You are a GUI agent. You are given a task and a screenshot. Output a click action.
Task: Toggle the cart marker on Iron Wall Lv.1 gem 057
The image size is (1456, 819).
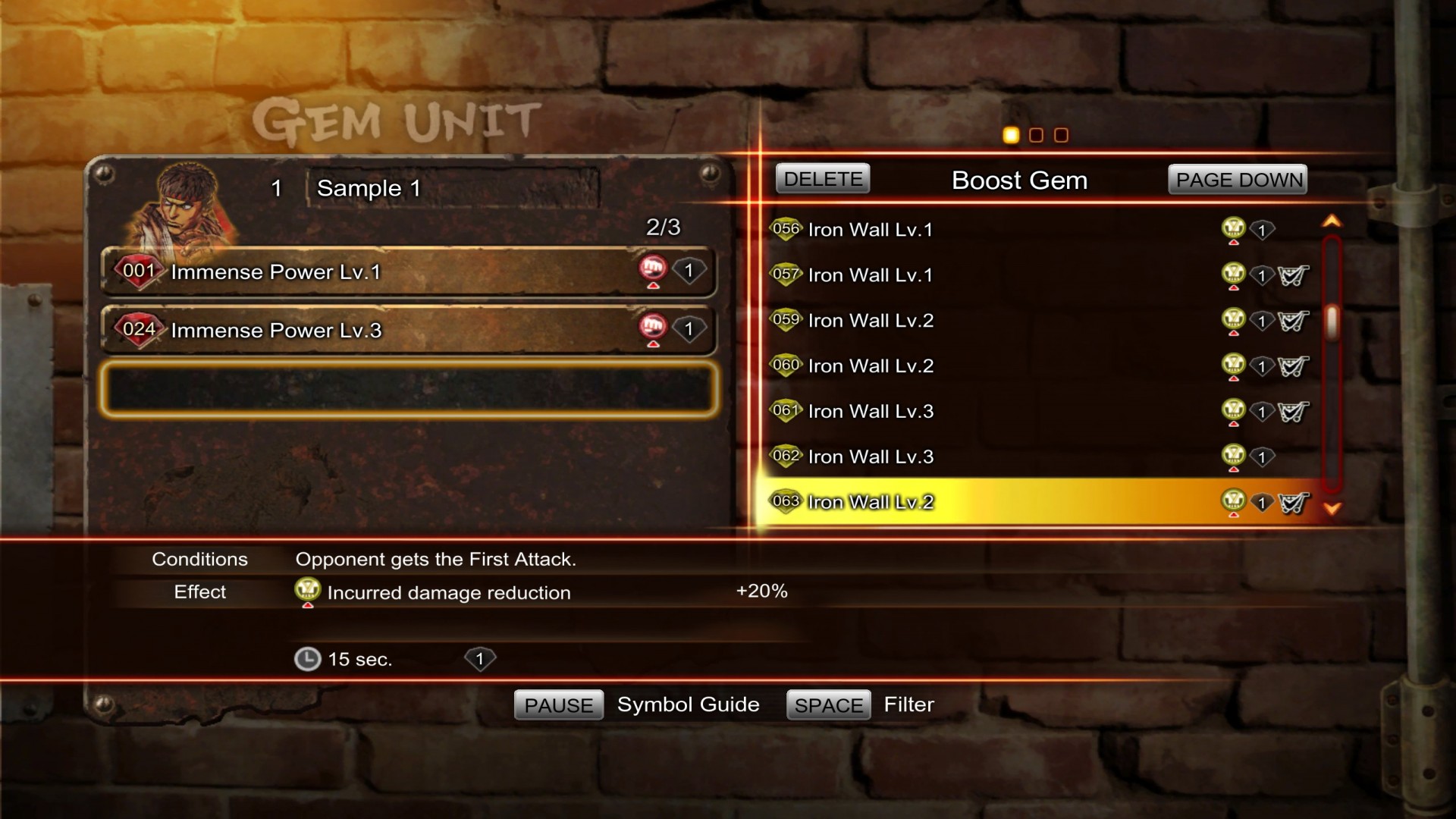click(1294, 275)
